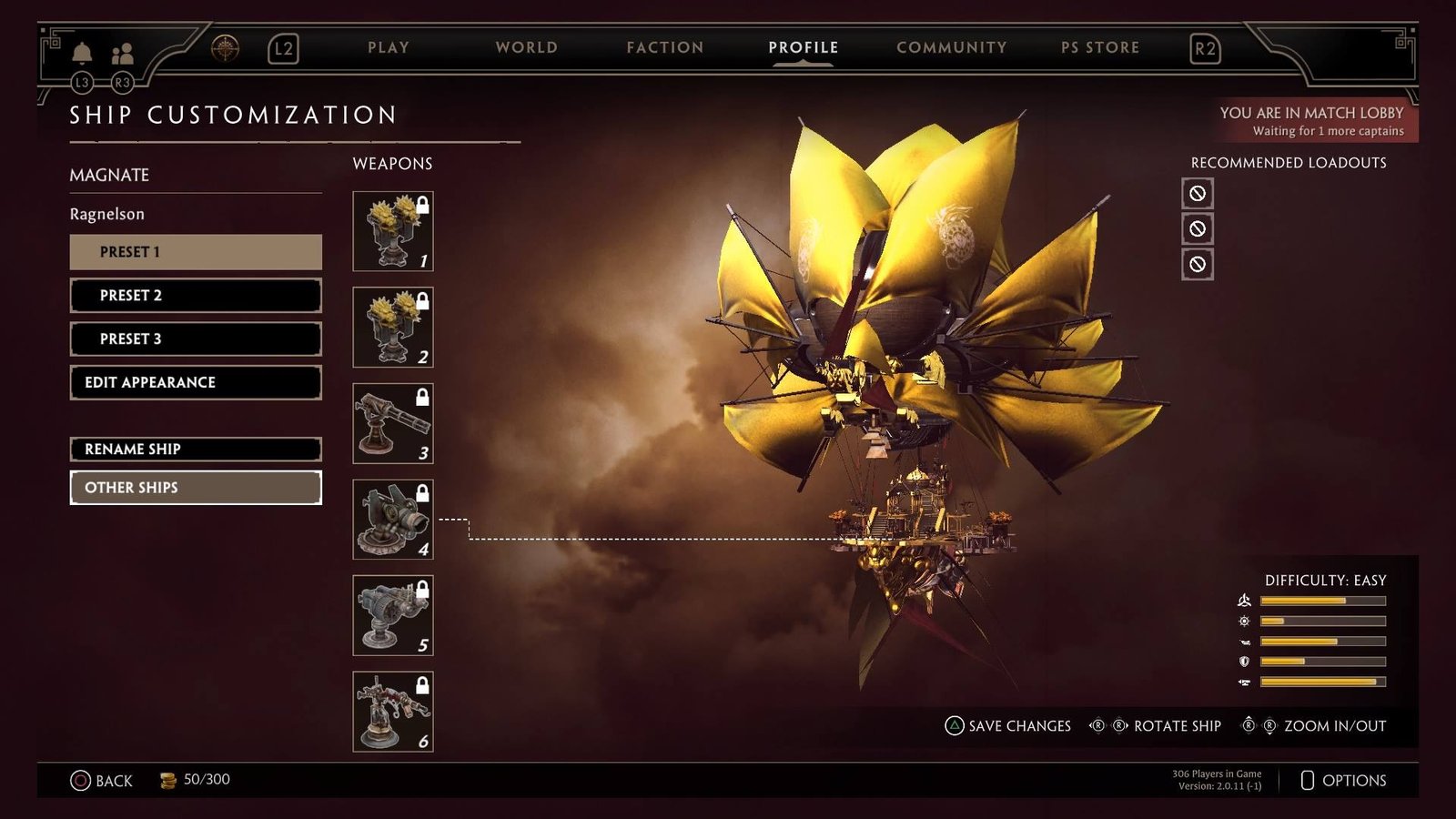Select Preset 2 loadout
Screen dimensions: 1456x819
click(196, 296)
